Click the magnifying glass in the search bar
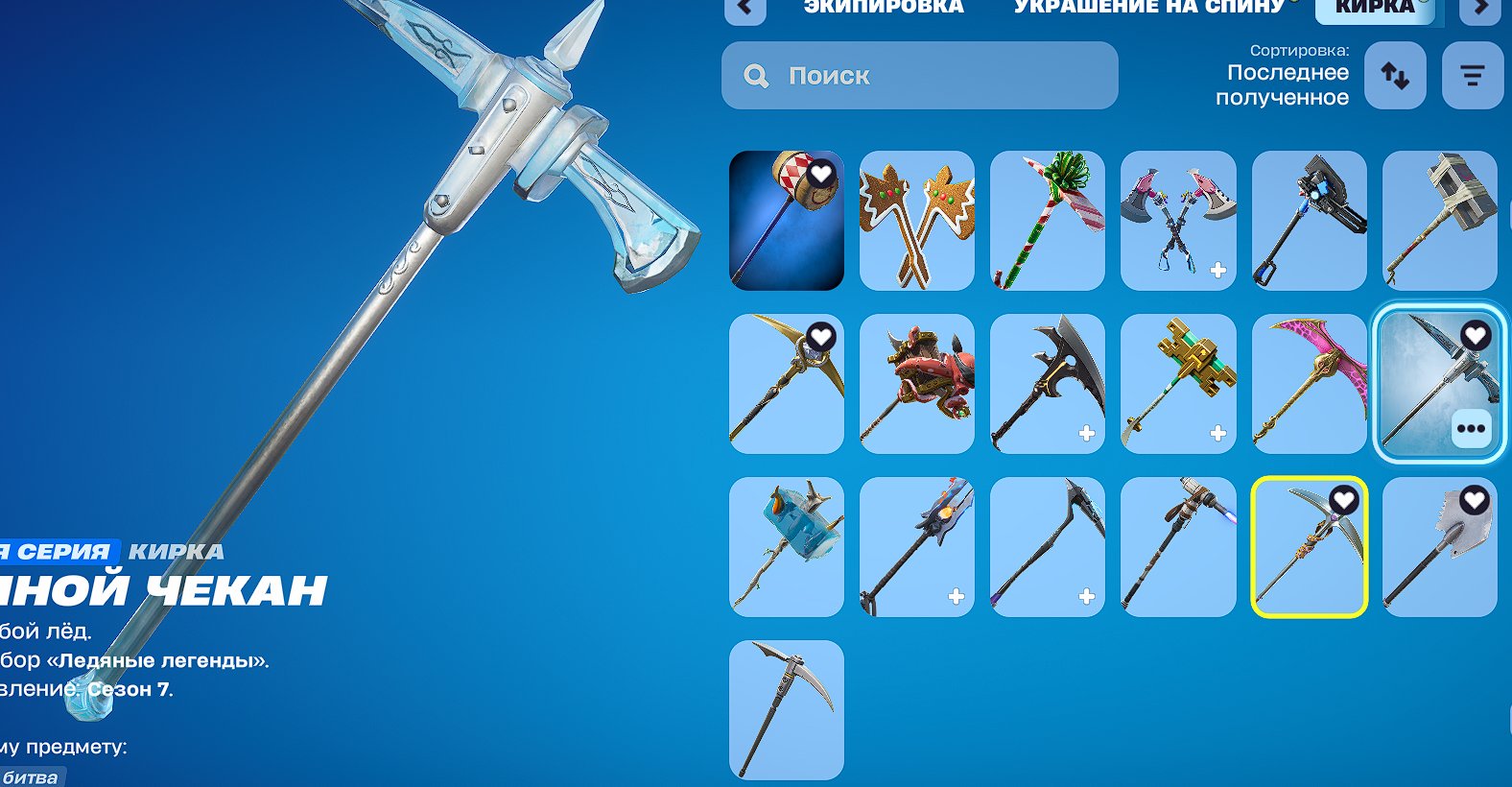Screen dimensions: 1512x787 click(757, 76)
